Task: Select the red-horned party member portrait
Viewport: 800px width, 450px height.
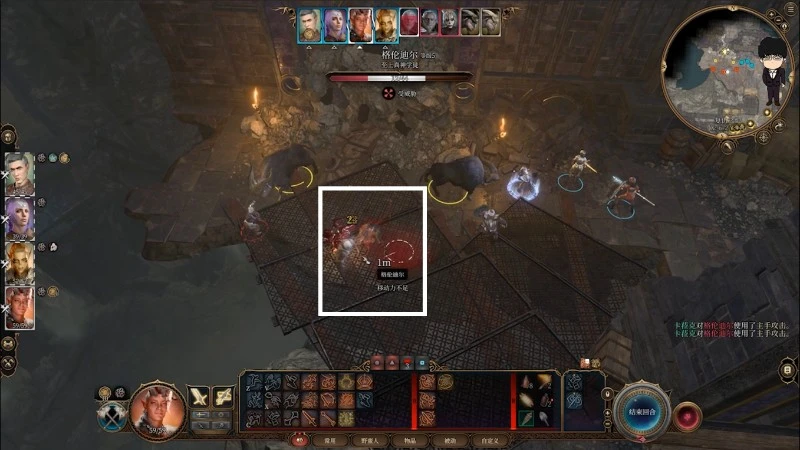Action: 19,307
